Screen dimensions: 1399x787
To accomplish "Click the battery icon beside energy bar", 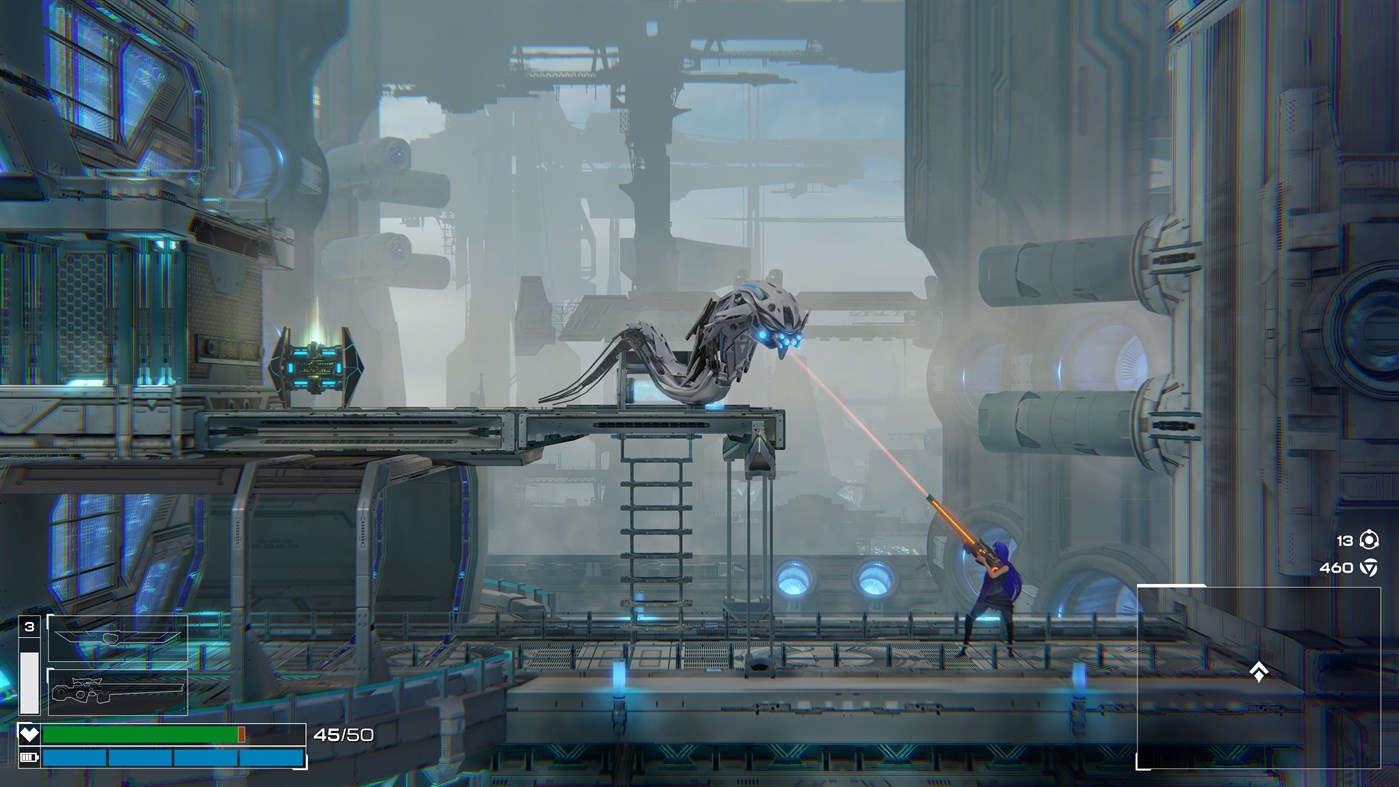I will 28,756.
